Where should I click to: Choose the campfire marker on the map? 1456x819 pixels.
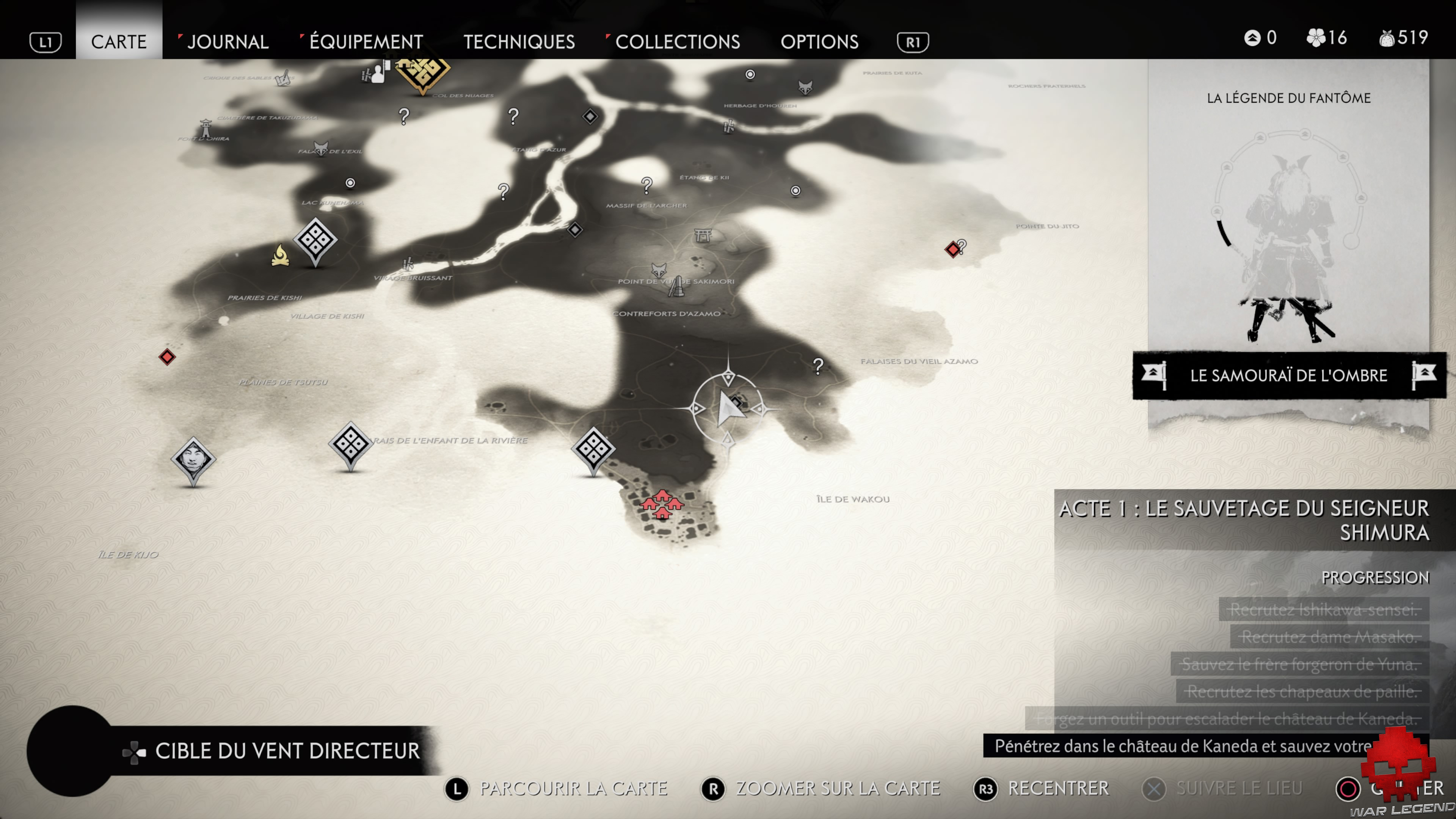[280, 256]
